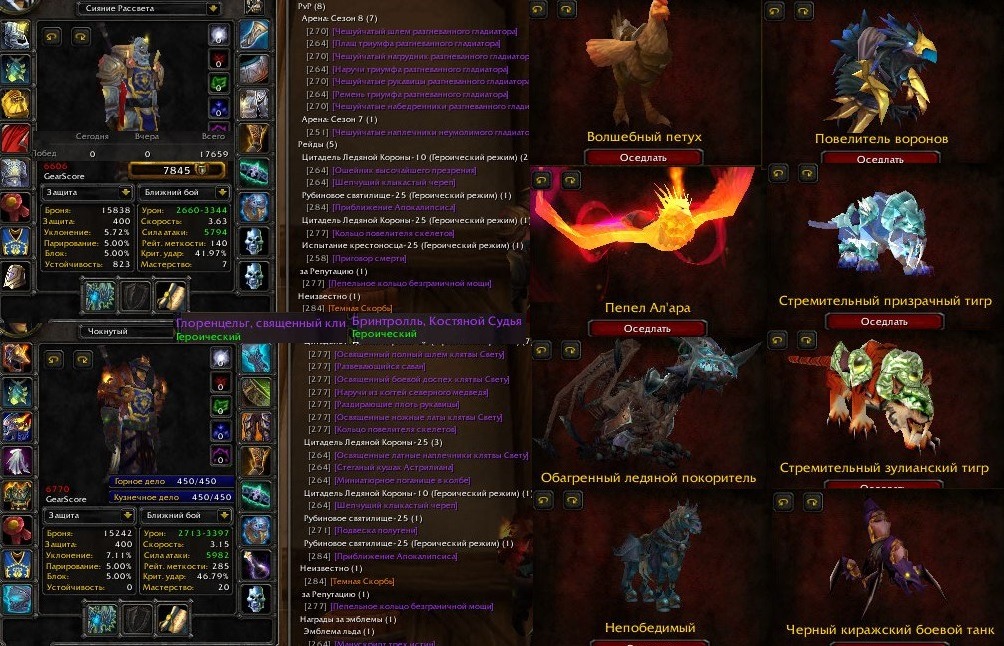This screenshot has width=1004, height=646.
Task: Open the Сияние Рассвета title dropdown
Action: pos(212,9)
